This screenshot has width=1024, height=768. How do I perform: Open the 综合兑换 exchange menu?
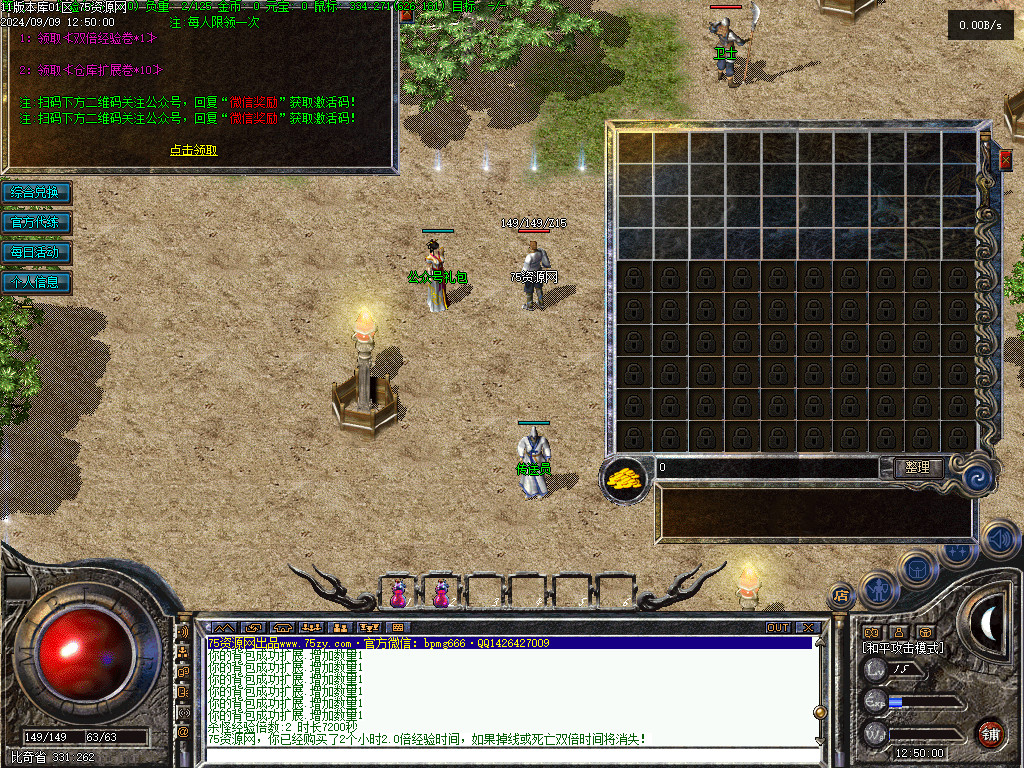pyautogui.click(x=36, y=192)
